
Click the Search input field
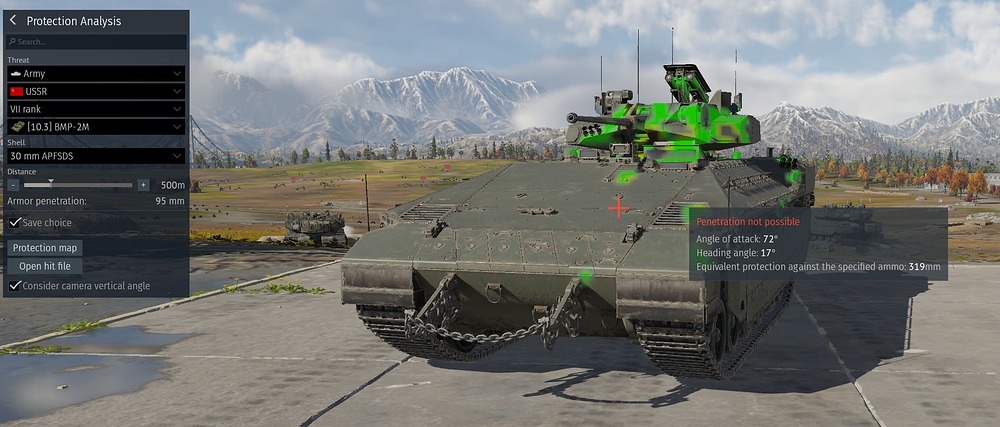96,42
